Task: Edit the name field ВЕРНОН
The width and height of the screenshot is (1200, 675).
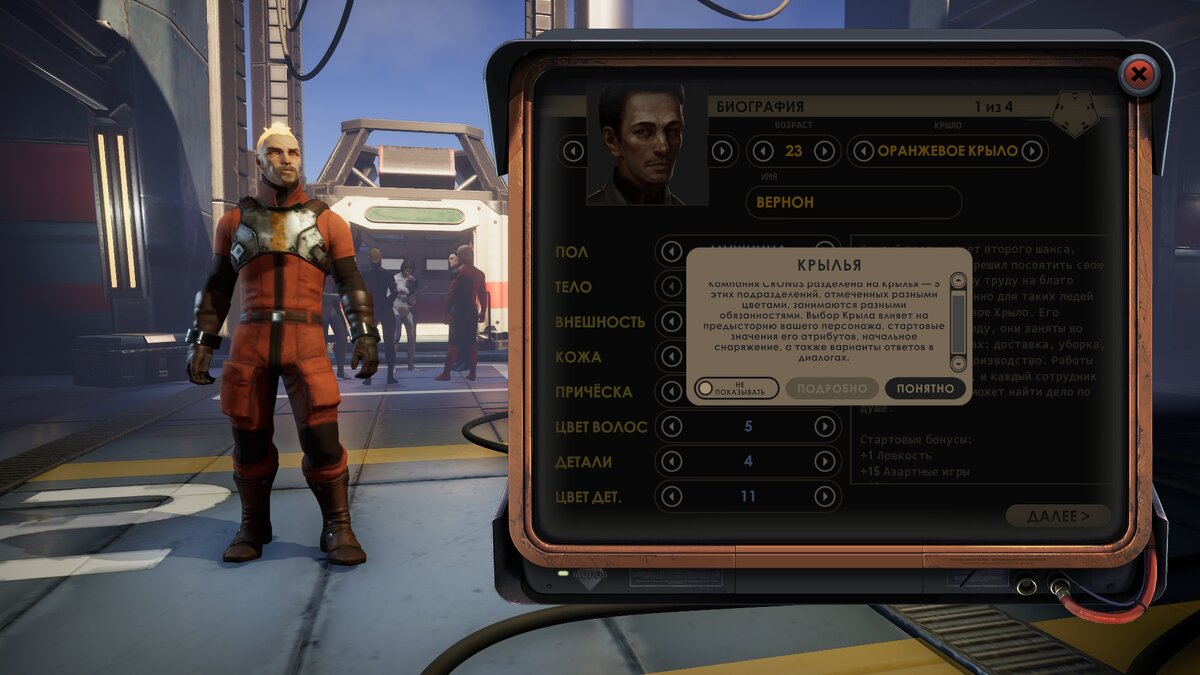Action: click(853, 202)
